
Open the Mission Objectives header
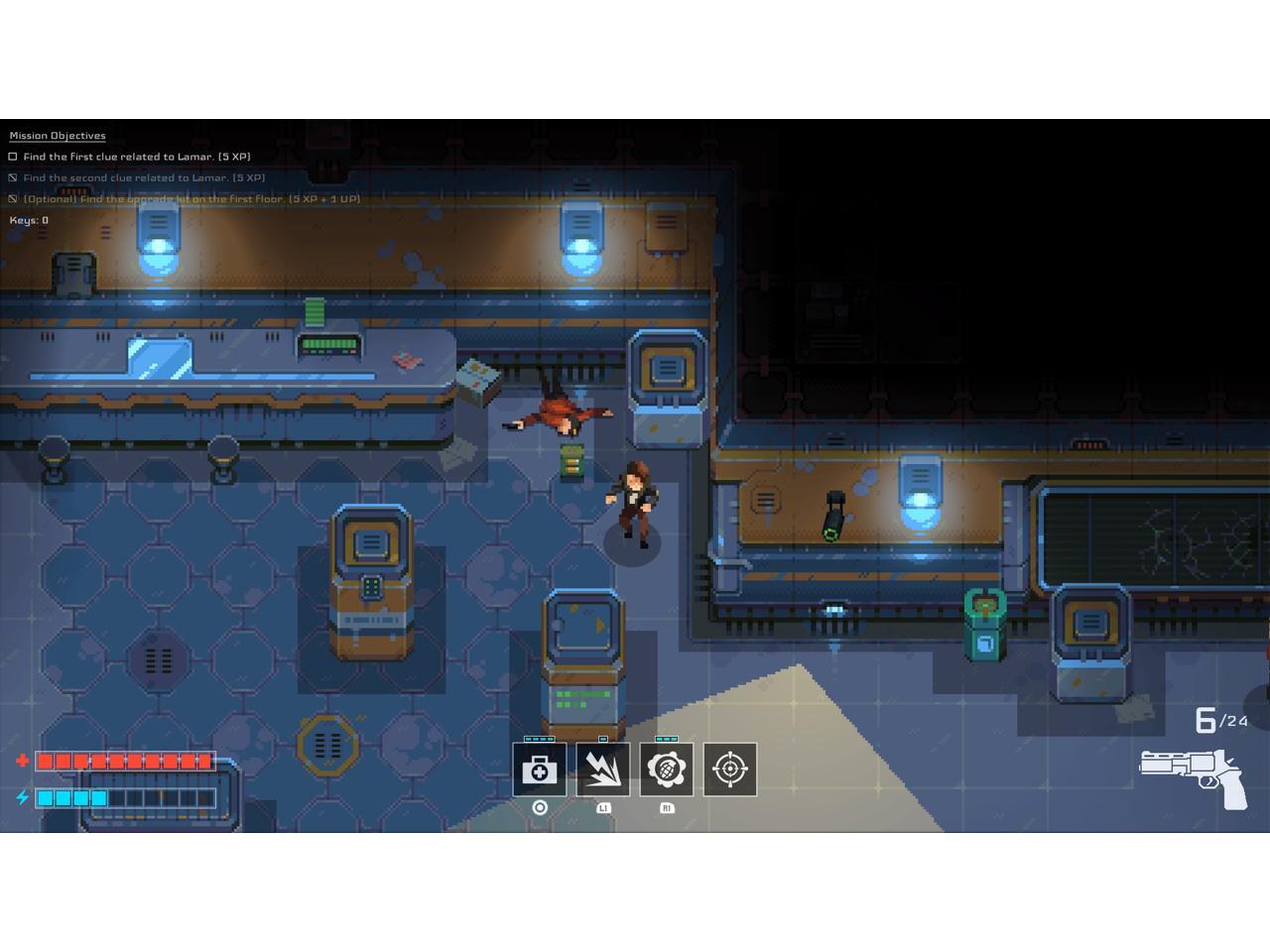(58, 136)
